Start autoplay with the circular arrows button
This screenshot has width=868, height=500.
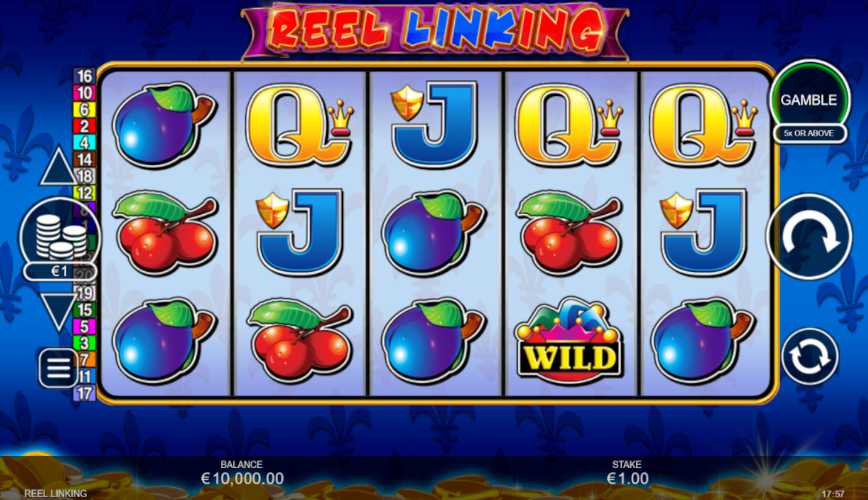click(x=809, y=357)
